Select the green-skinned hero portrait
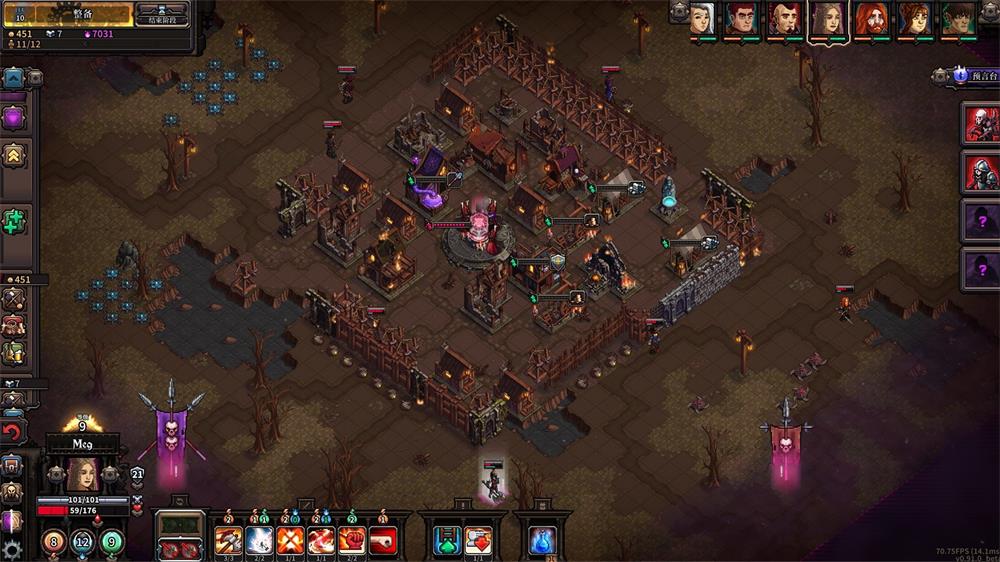The height and width of the screenshot is (562, 1000). click(956, 19)
